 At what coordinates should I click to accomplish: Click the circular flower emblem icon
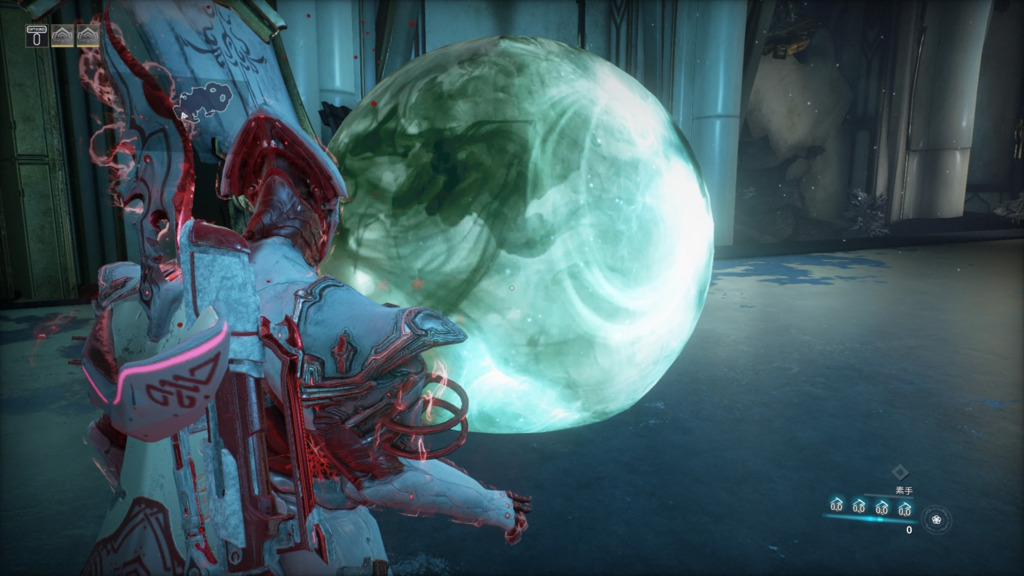tap(937, 519)
